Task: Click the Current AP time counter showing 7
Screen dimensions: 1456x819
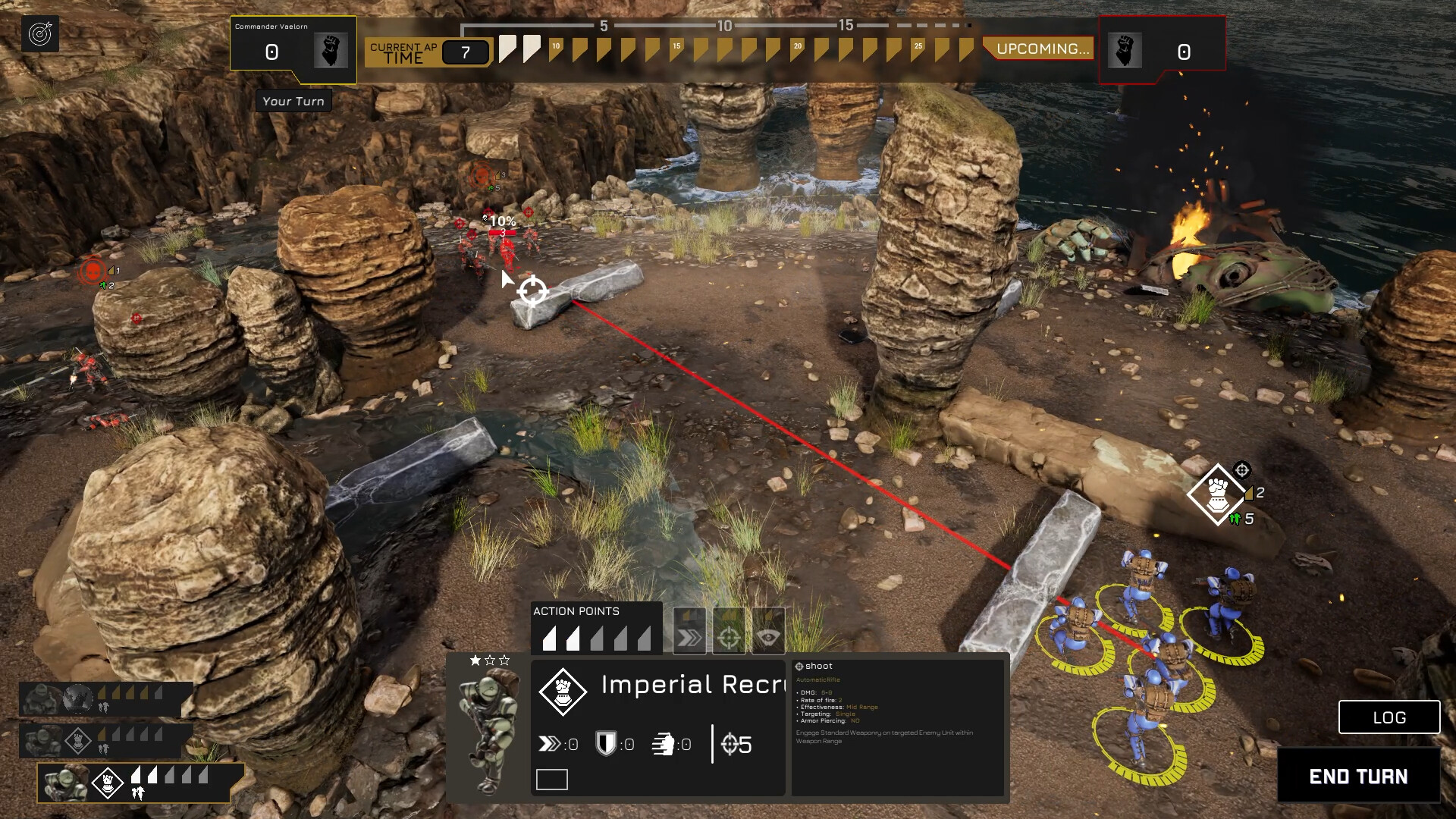Action: click(463, 54)
